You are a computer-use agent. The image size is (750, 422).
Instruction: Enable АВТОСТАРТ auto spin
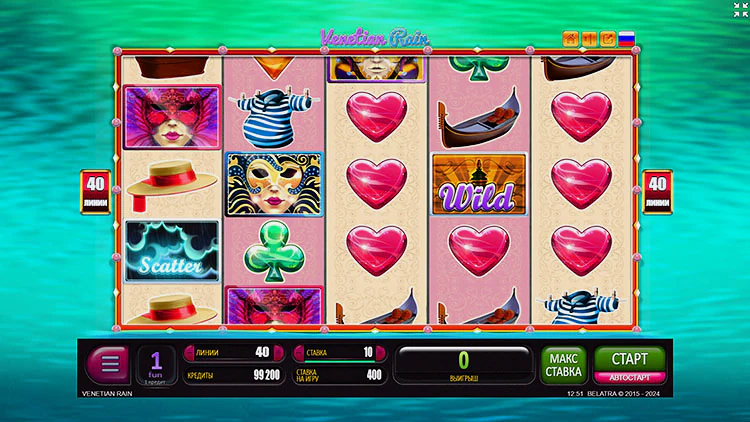pyautogui.click(x=630, y=378)
